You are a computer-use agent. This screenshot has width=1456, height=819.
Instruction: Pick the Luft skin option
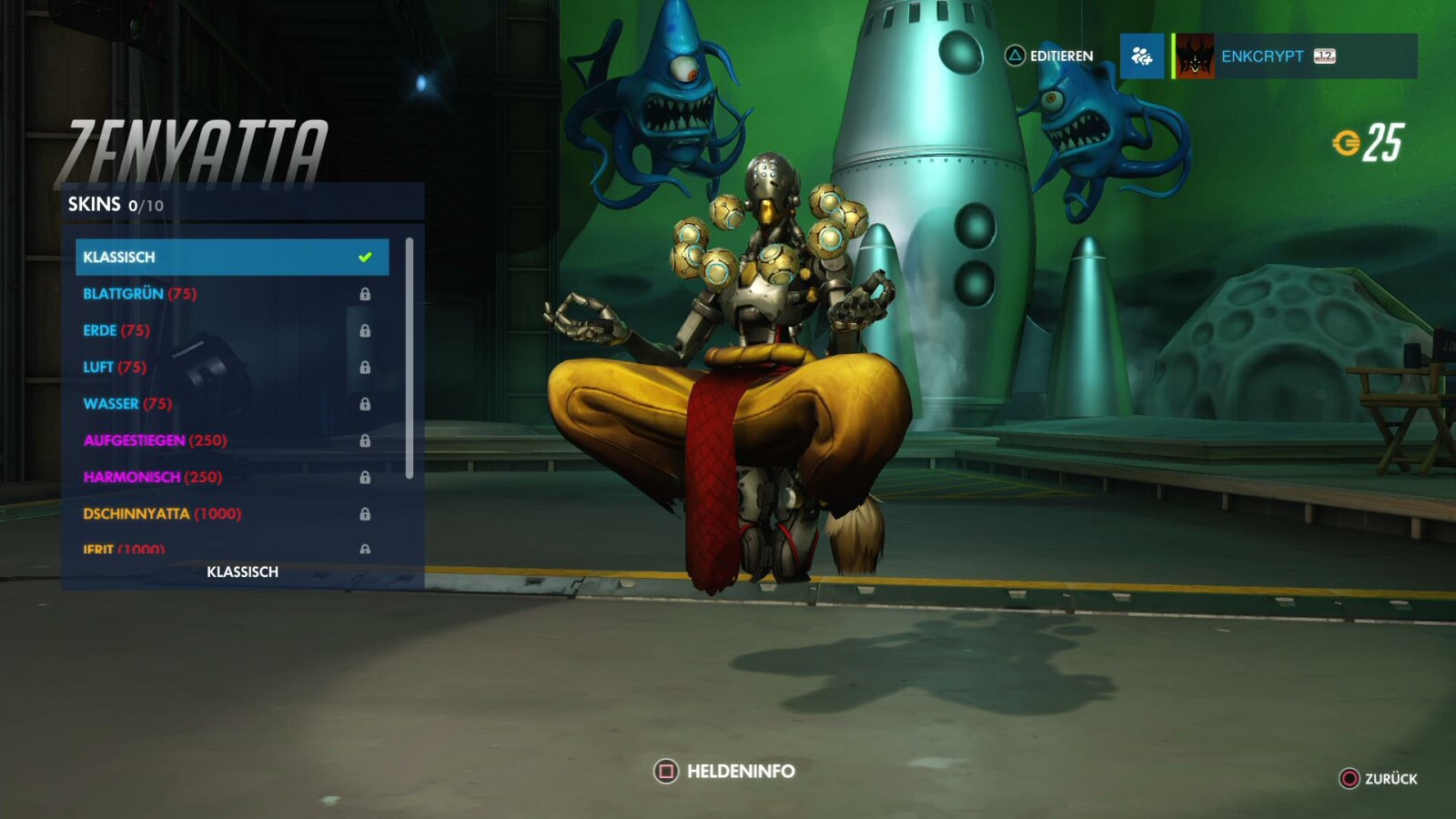coord(231,367)
